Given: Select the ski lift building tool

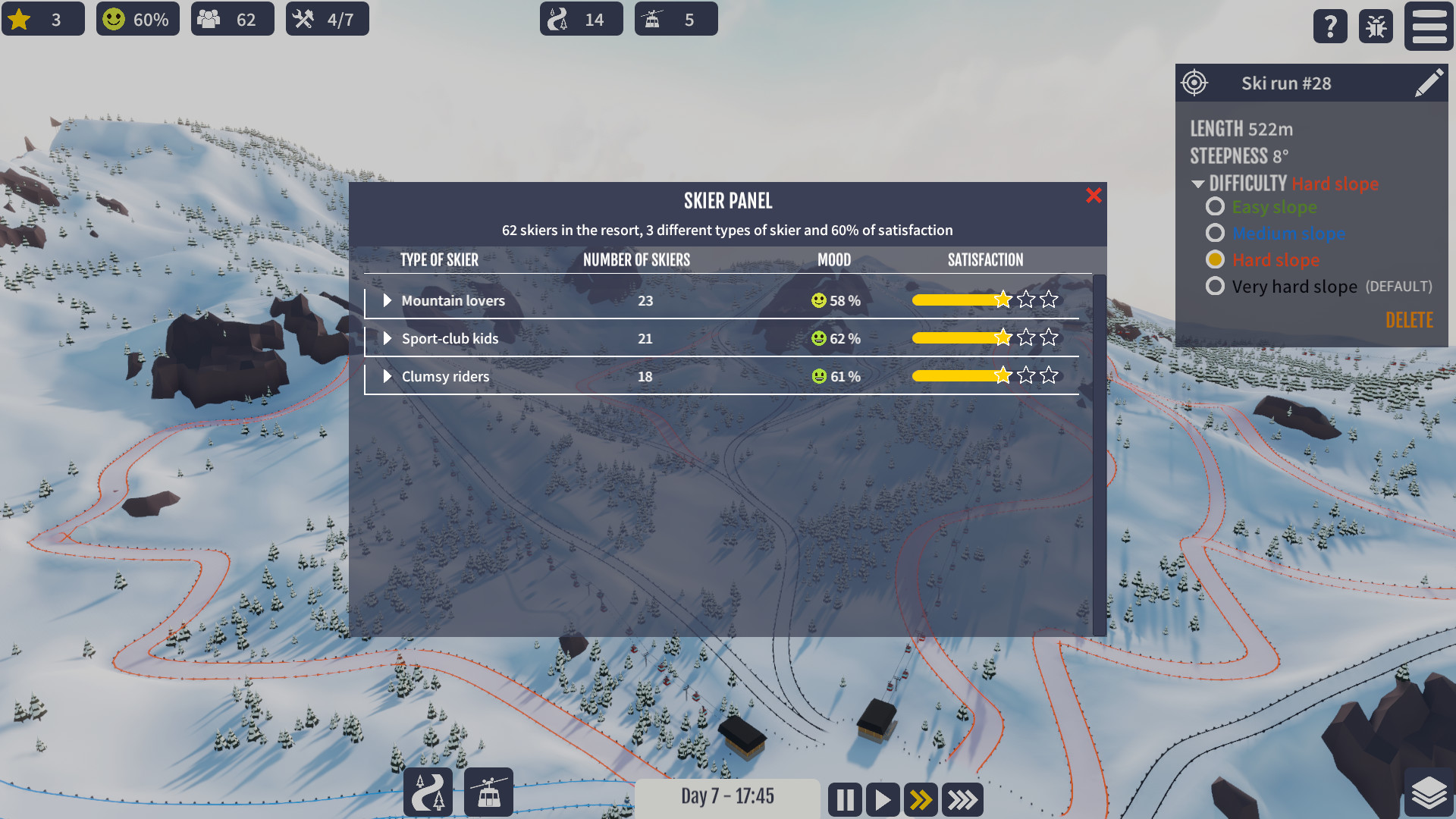Looking at the screenshot, I should (x=488, y=792).
